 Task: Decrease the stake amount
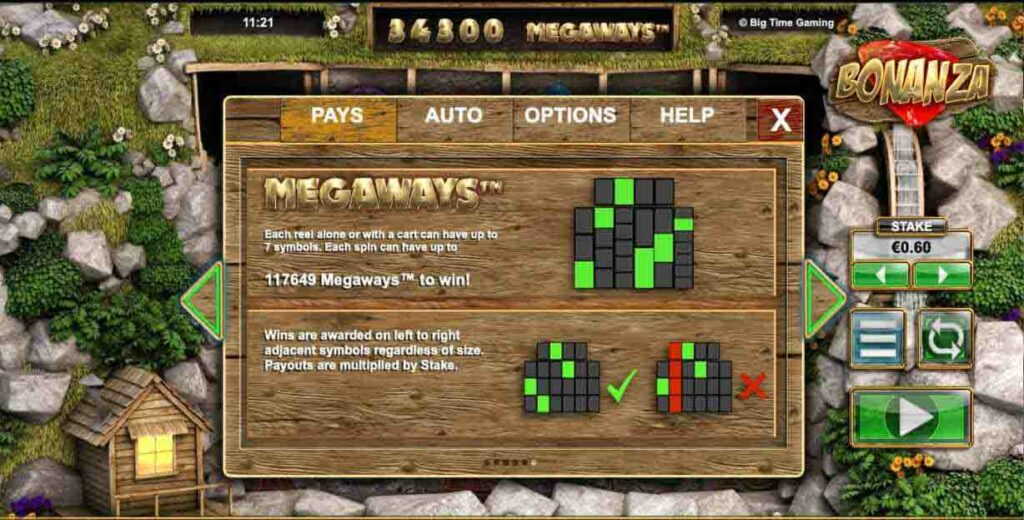point(880,275)
